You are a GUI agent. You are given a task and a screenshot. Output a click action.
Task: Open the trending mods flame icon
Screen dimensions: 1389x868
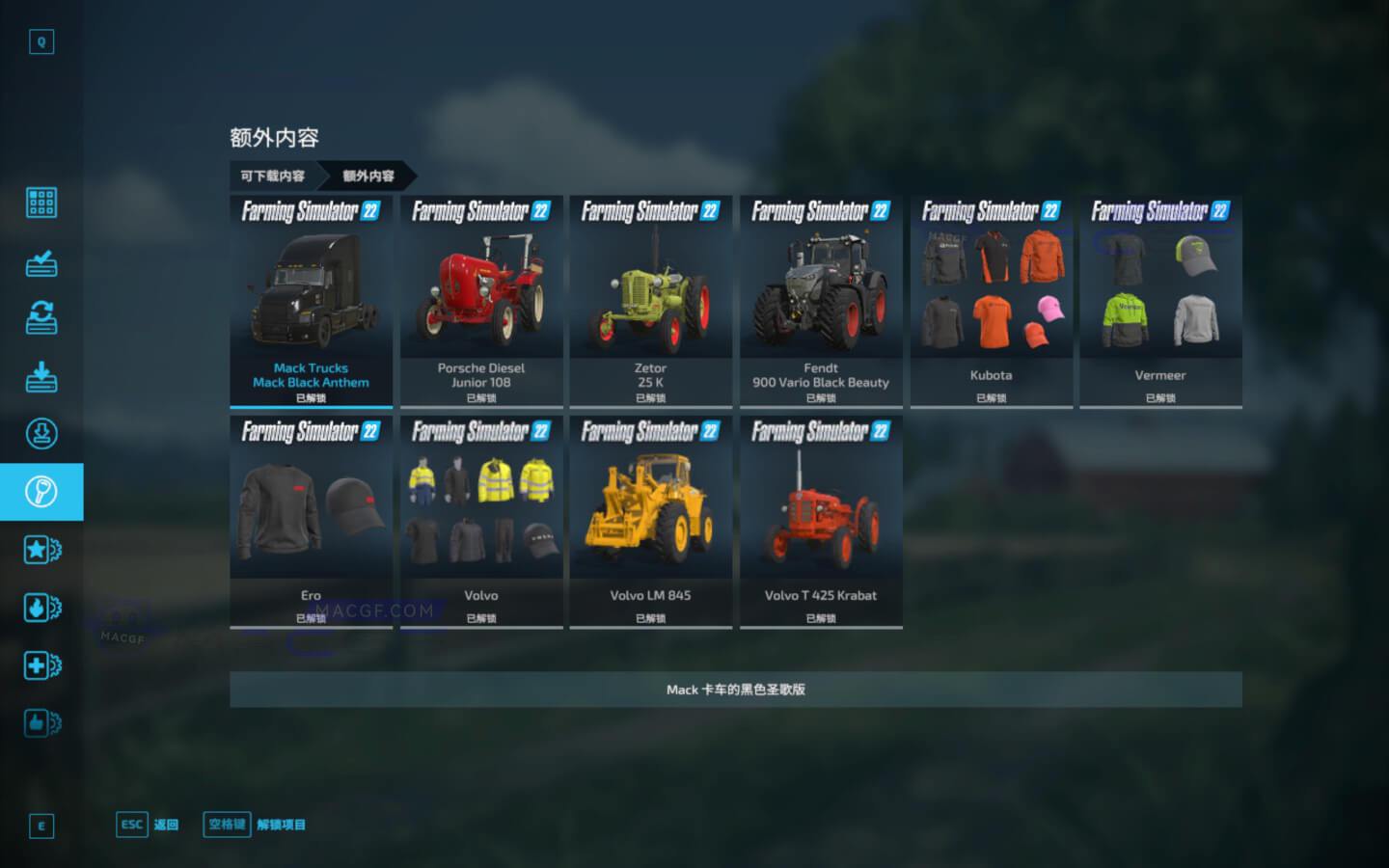pyautogui.click(x=41, y=608)
